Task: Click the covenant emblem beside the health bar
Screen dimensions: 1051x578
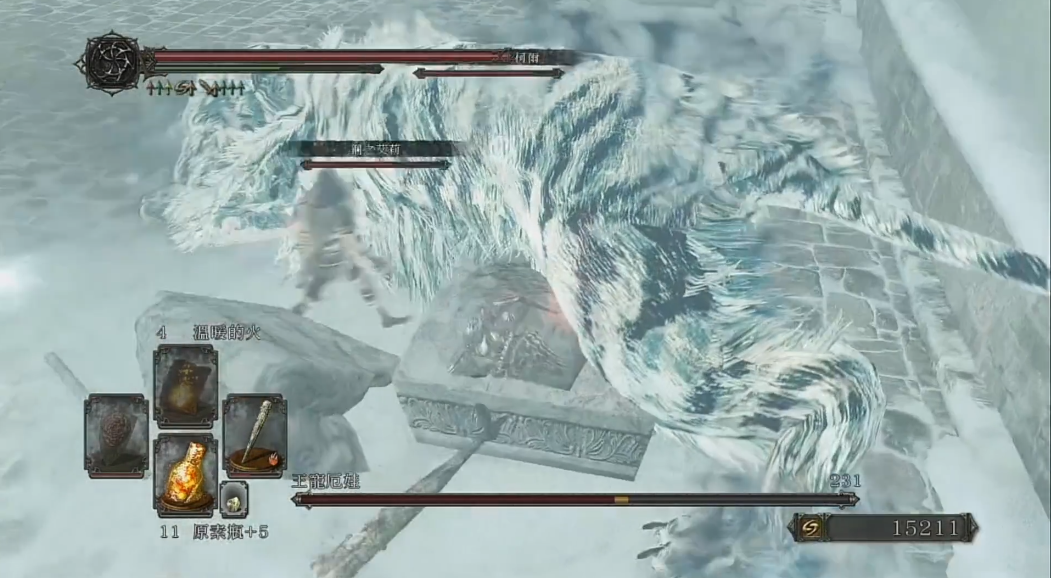Action: tap(112, 62)
